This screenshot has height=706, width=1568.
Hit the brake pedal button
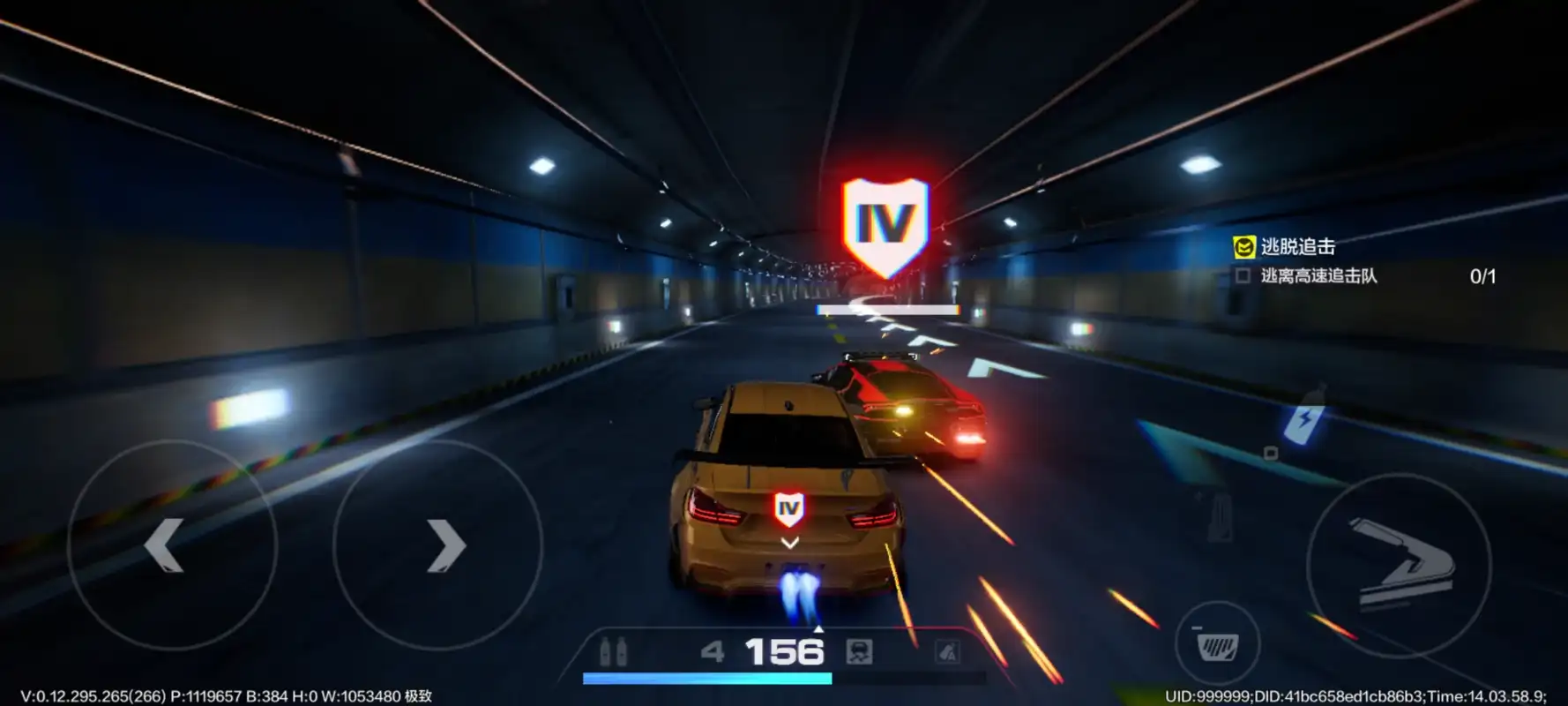[1218, 646]
